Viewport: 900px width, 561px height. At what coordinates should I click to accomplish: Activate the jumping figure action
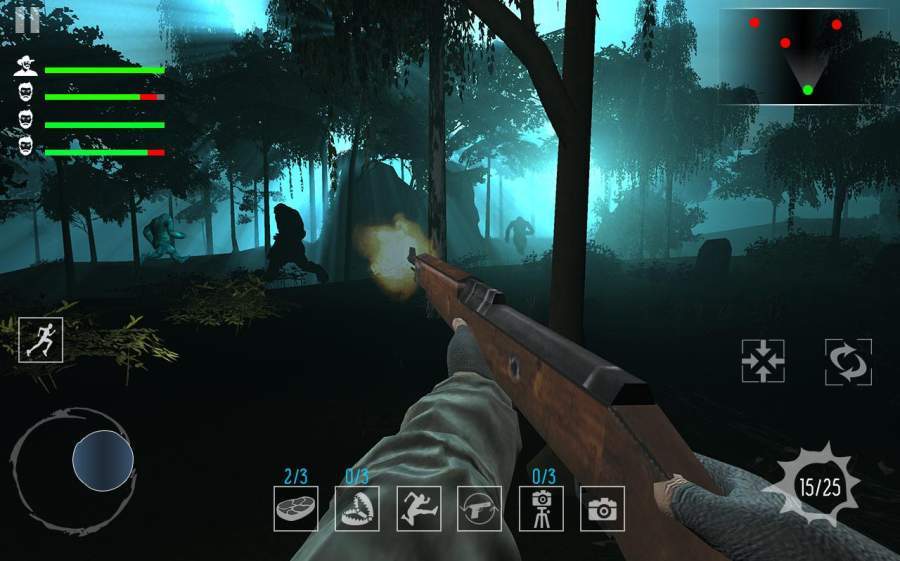(418, 508)
